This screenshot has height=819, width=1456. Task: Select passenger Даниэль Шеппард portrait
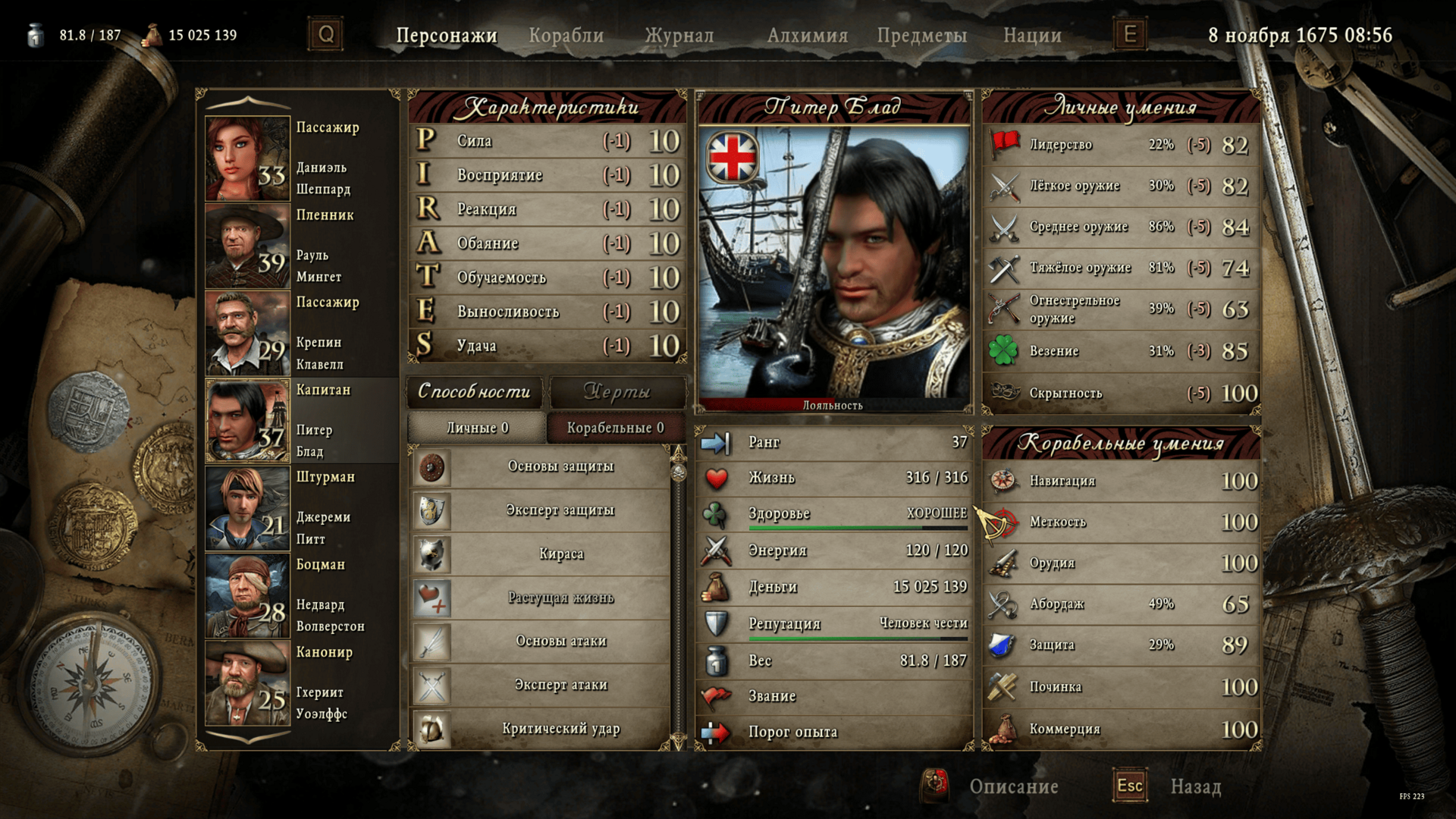coord(247,158)
